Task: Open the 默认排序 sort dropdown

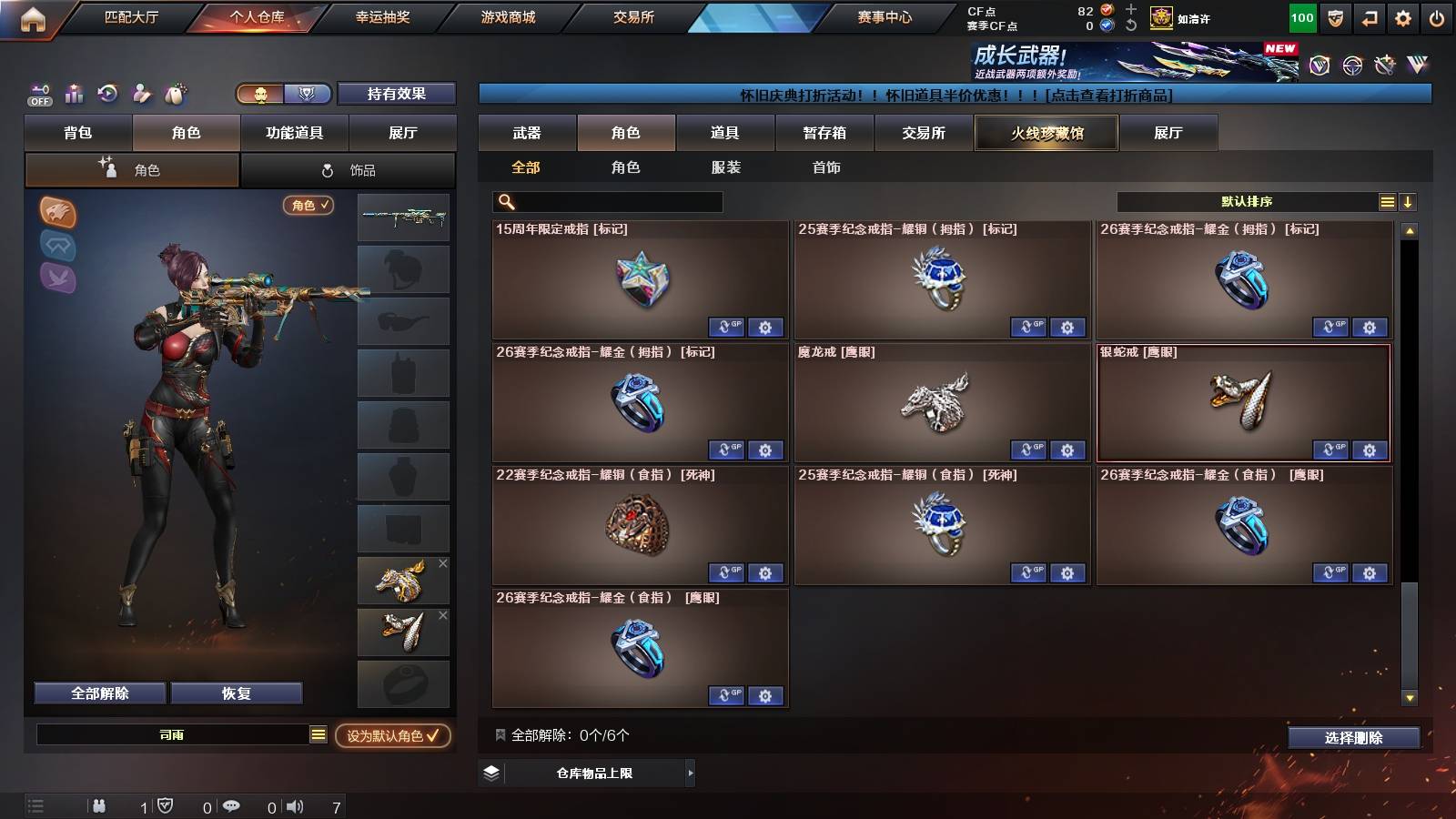Action: 1247,200
